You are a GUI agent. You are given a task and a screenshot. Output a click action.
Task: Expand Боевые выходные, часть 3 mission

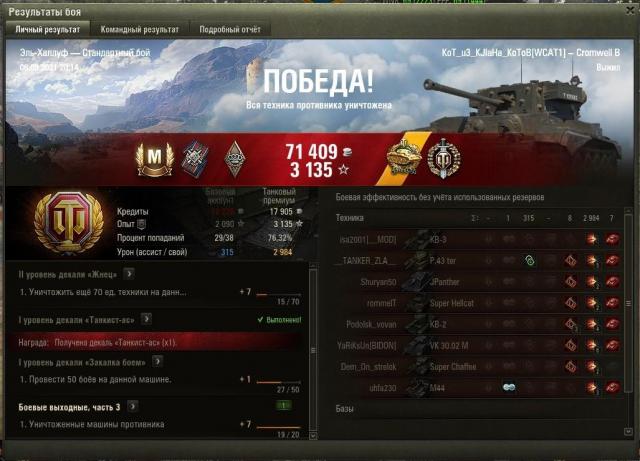[131, 407]
